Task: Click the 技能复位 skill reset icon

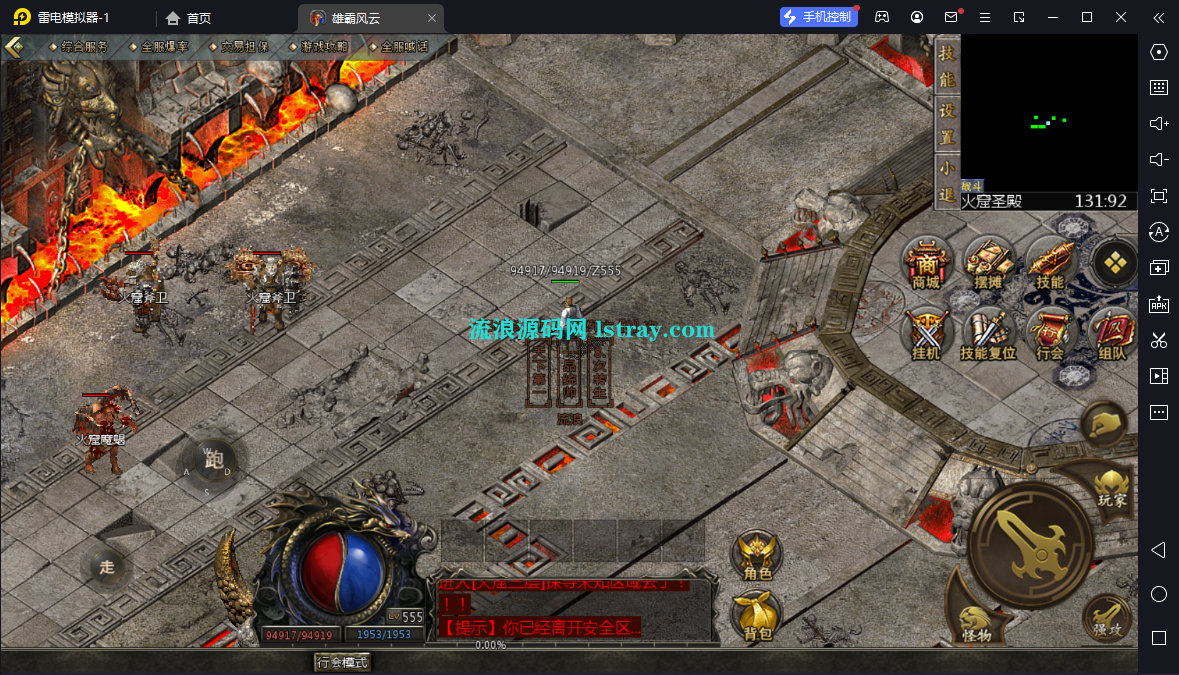Action: tap(988, 334)
